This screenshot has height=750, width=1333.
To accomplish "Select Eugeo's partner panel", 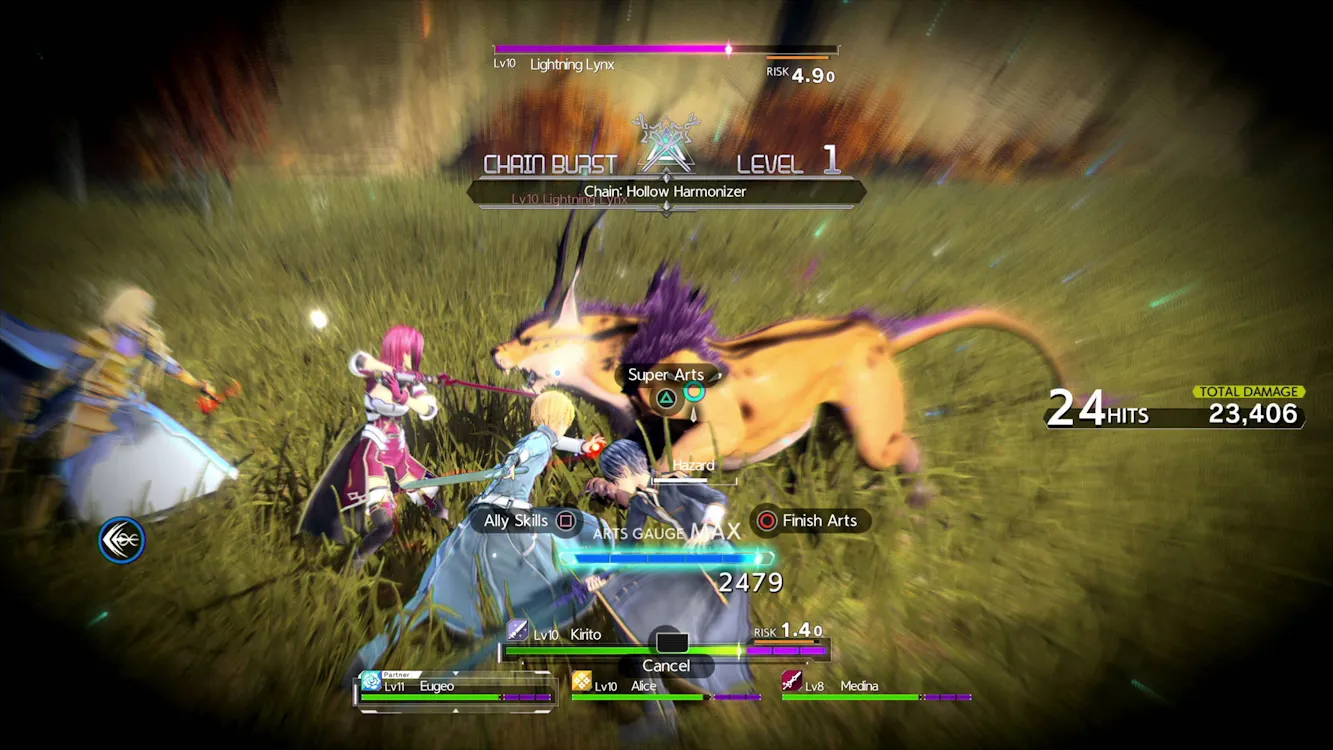I will [456, 690].
